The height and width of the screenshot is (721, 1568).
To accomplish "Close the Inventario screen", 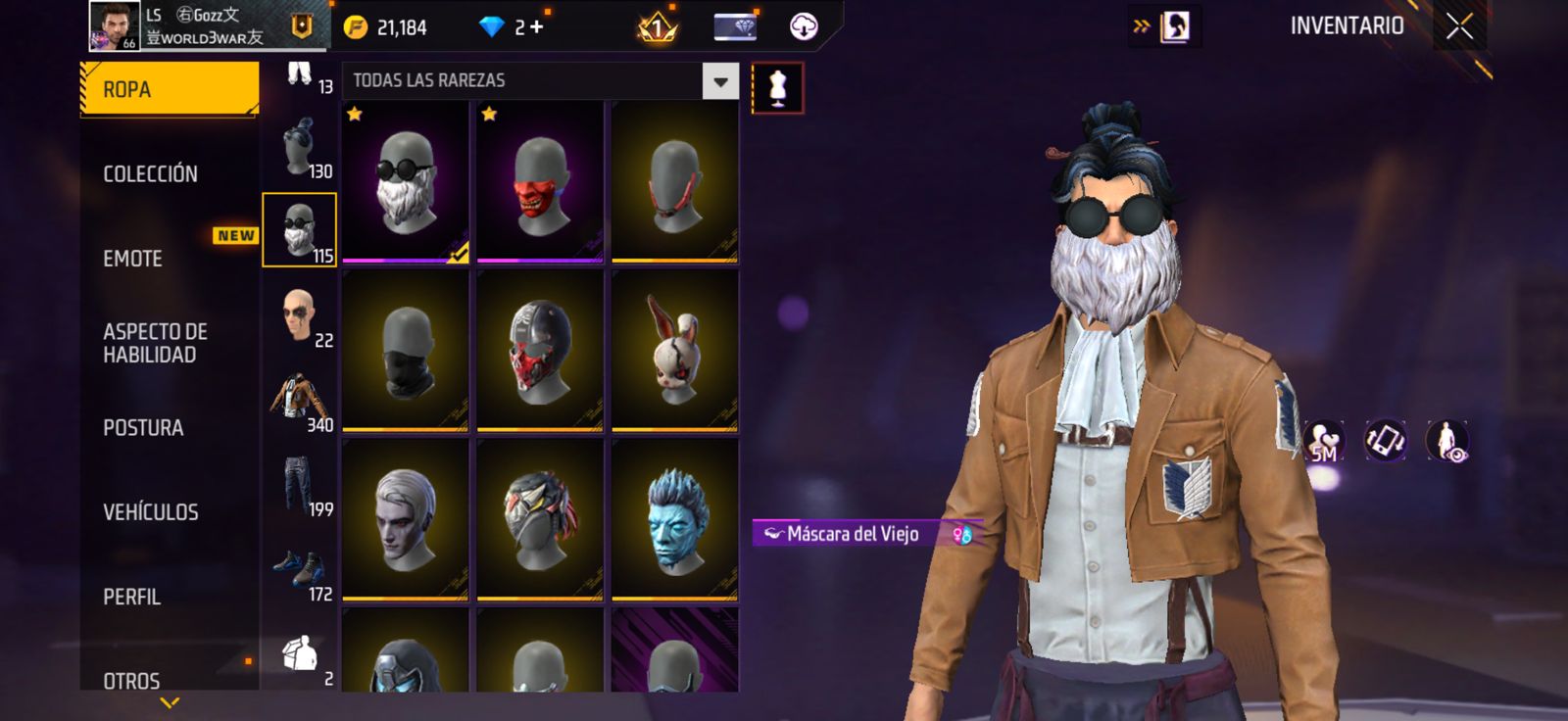I will 1459,26.
